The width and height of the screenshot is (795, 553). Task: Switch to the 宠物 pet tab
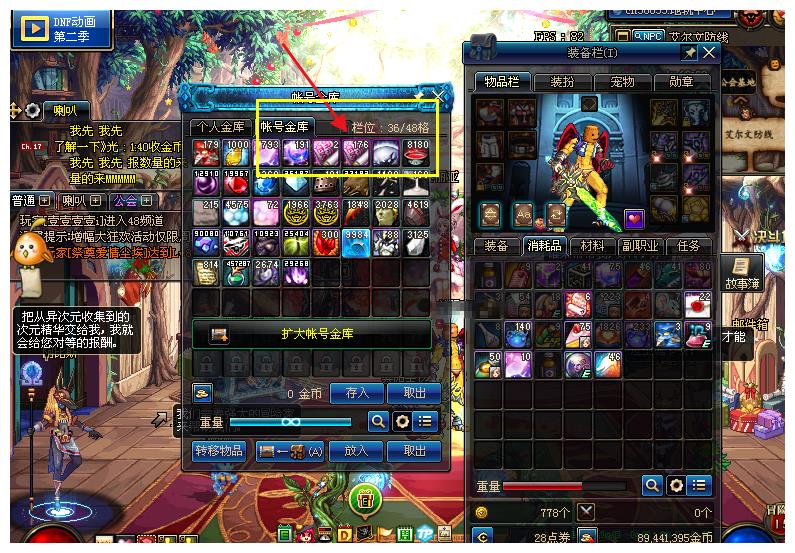pos(622,82)
